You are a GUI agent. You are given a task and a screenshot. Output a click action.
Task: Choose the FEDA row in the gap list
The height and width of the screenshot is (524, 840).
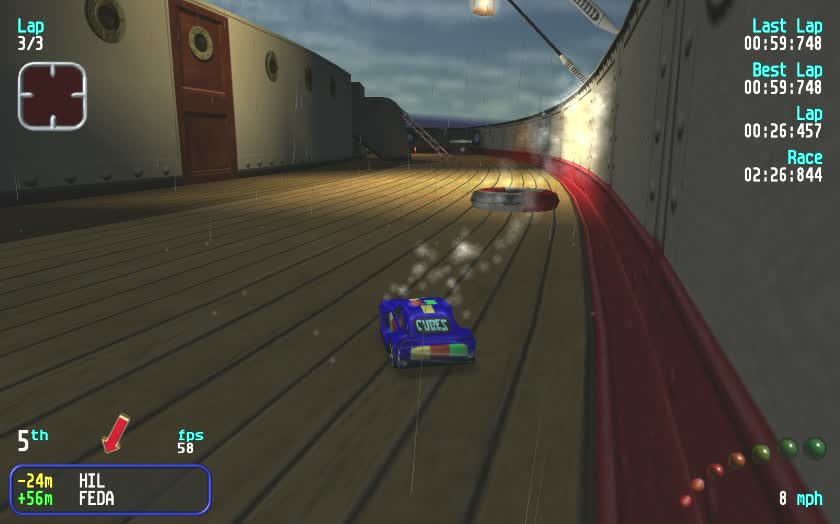point(110,498)
